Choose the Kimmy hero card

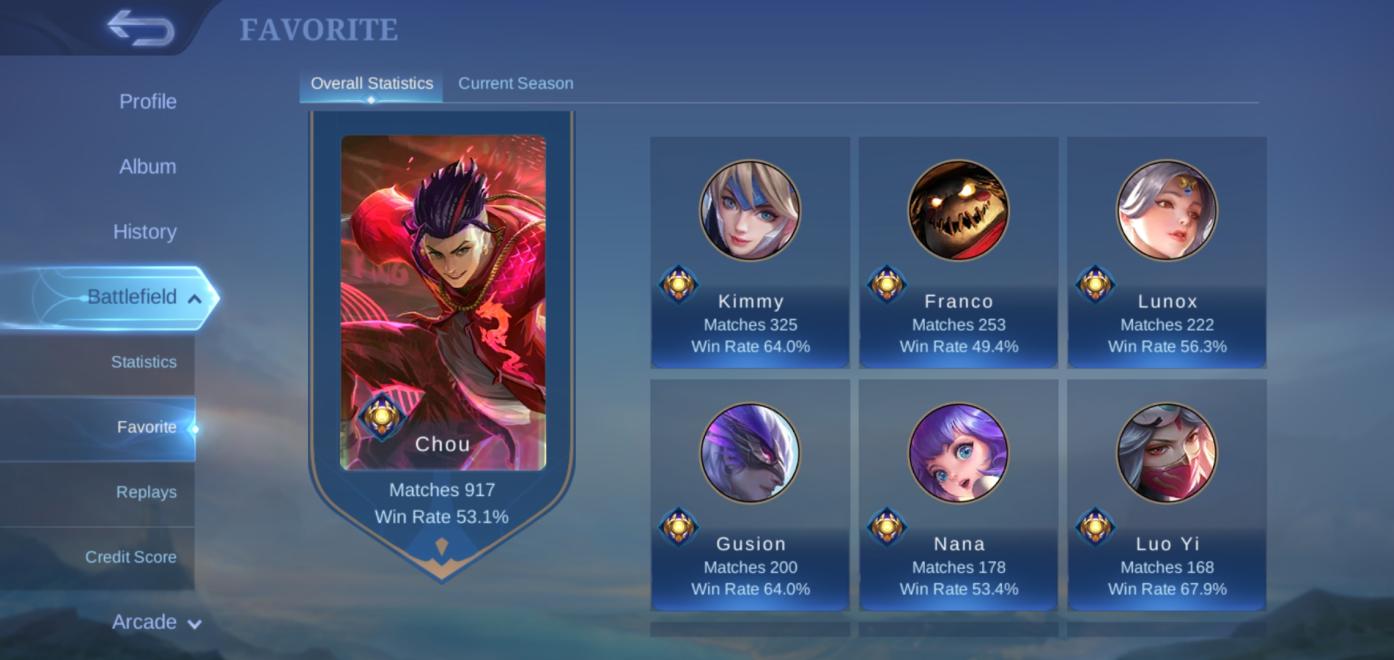(x=750, y=252)
